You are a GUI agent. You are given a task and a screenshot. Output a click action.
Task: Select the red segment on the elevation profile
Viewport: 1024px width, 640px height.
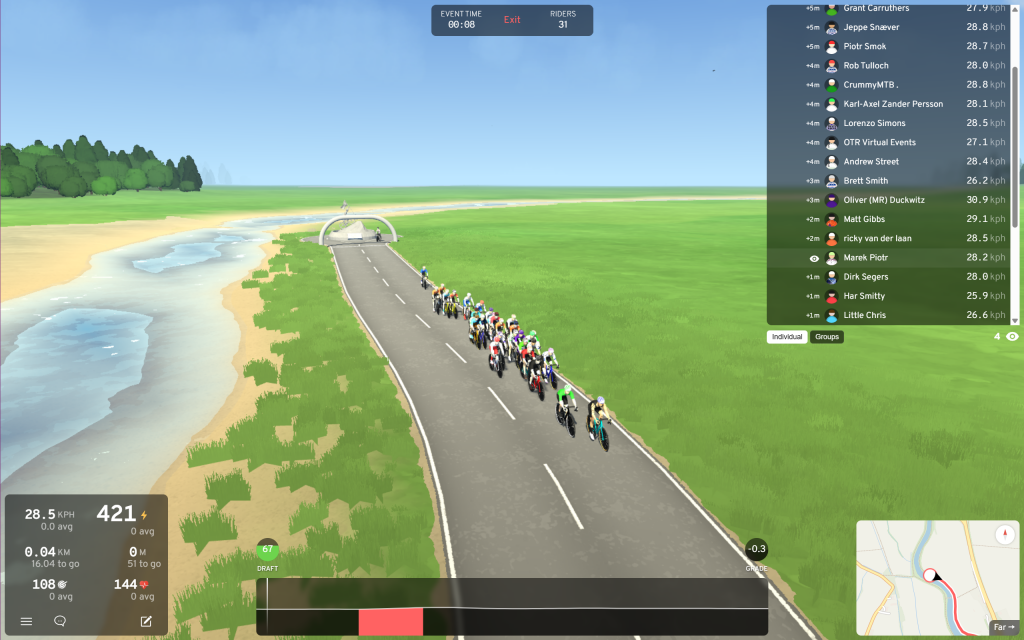[391, 621]
